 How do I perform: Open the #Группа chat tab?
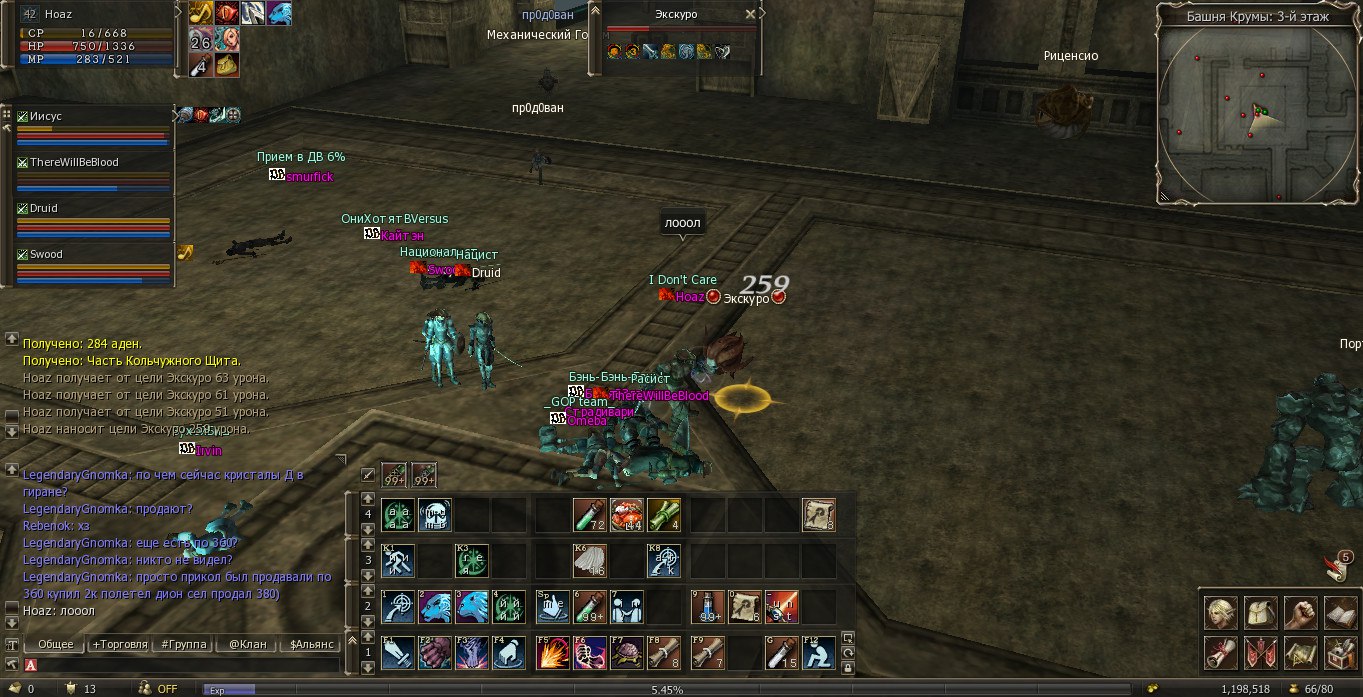[x=183, y=644]
